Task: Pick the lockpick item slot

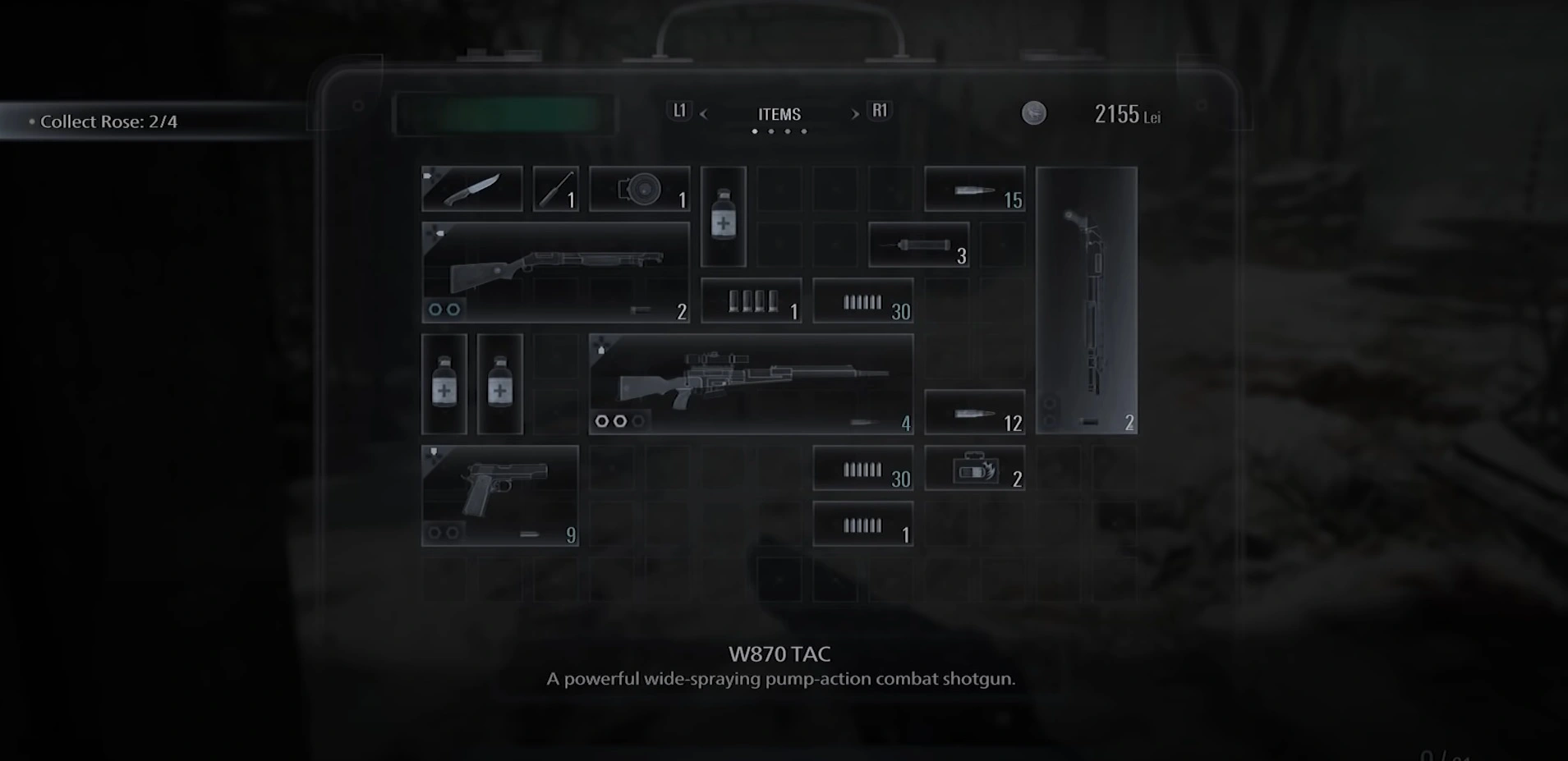Action: pos(555,189)
